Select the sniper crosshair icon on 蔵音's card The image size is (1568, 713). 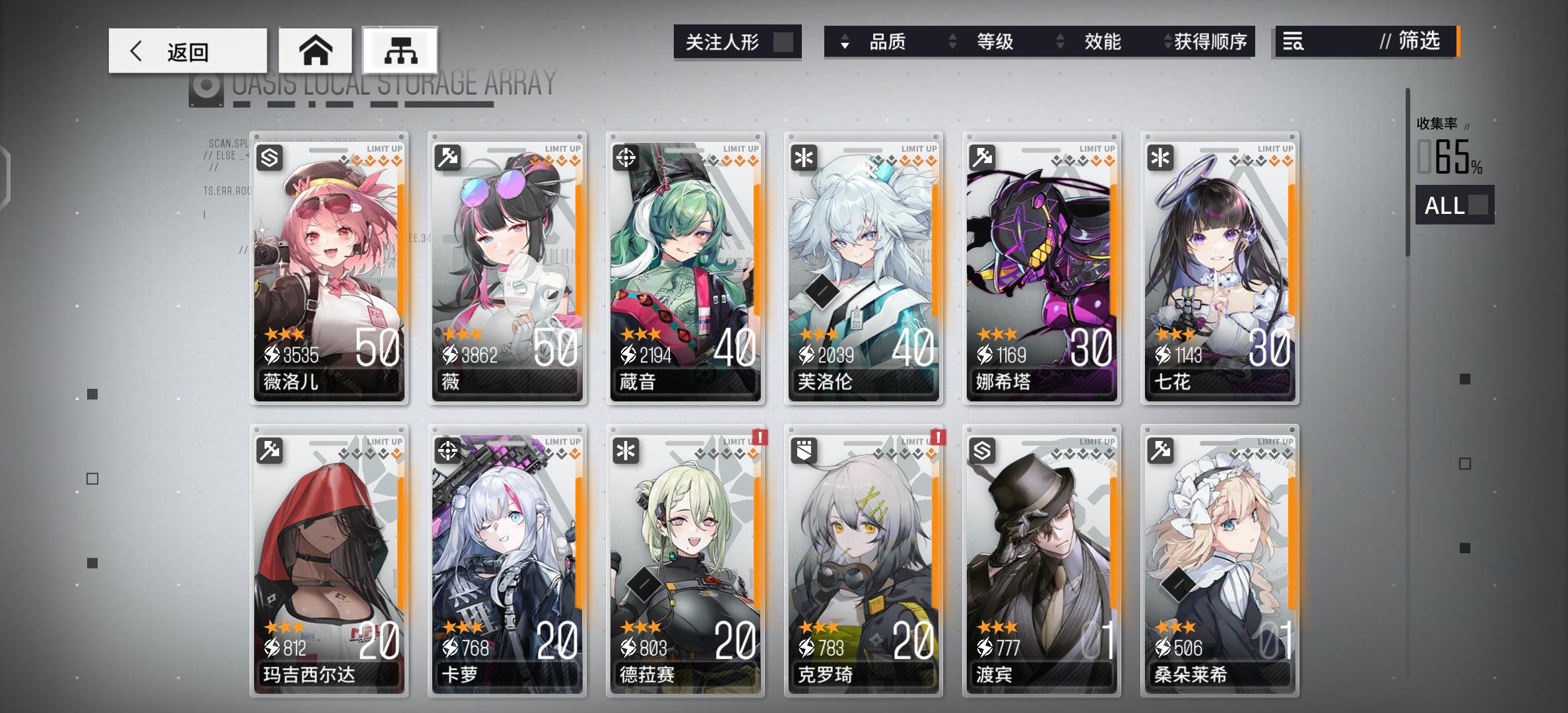[626, 158]
